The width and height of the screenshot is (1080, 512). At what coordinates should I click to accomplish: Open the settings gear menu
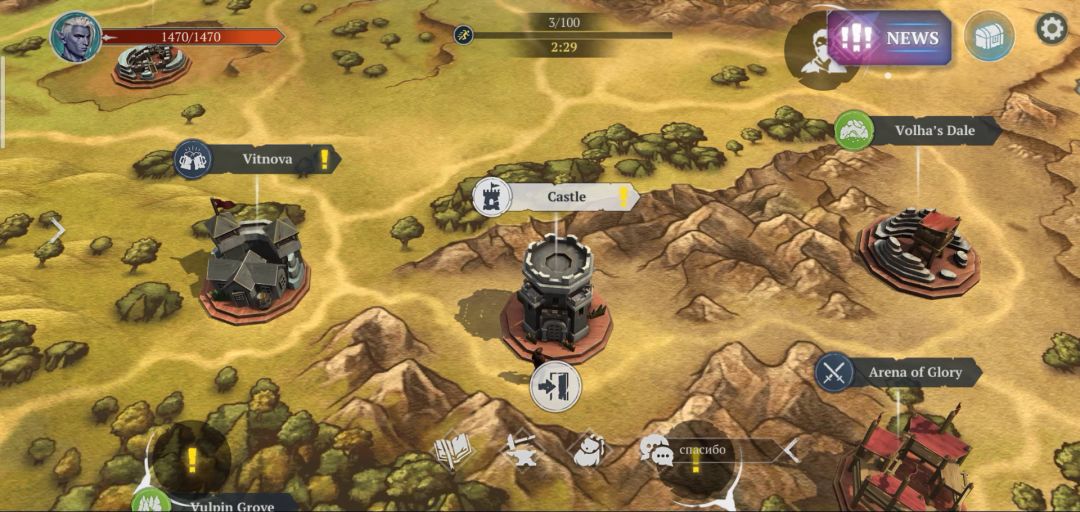pyautogui.click(x=1051, y=29)
